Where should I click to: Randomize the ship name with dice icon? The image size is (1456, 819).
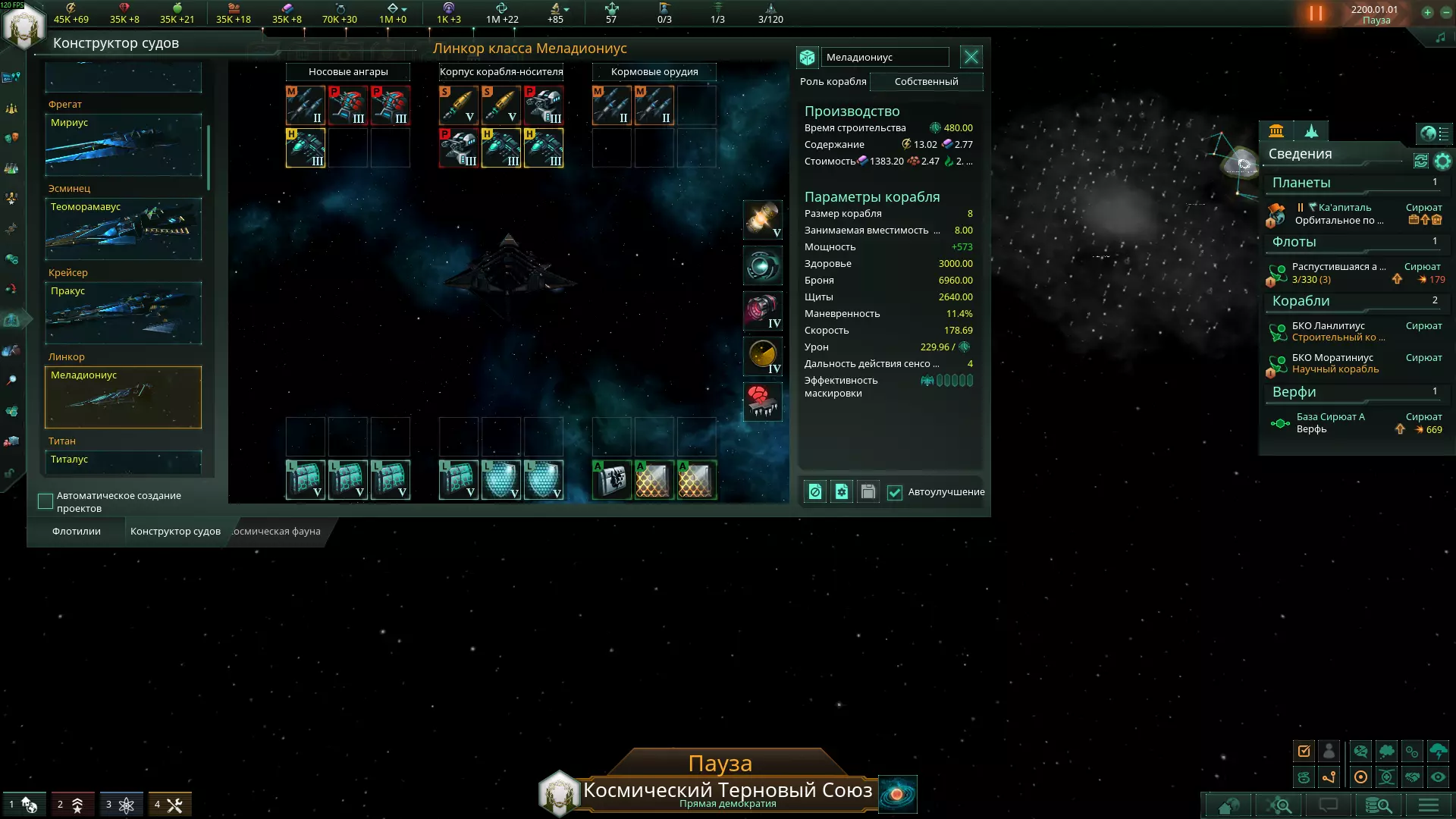(x=807, y=58)
